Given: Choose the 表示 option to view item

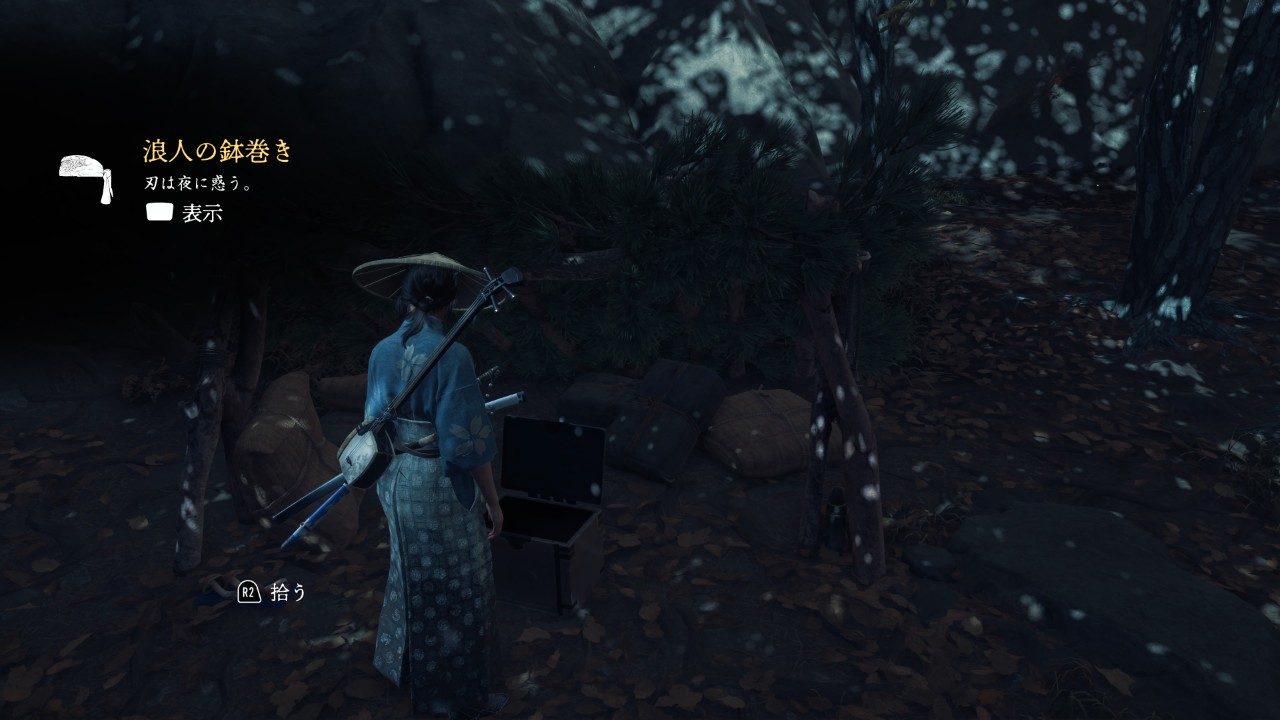Looking at the screenshot, I should [201, 213].
